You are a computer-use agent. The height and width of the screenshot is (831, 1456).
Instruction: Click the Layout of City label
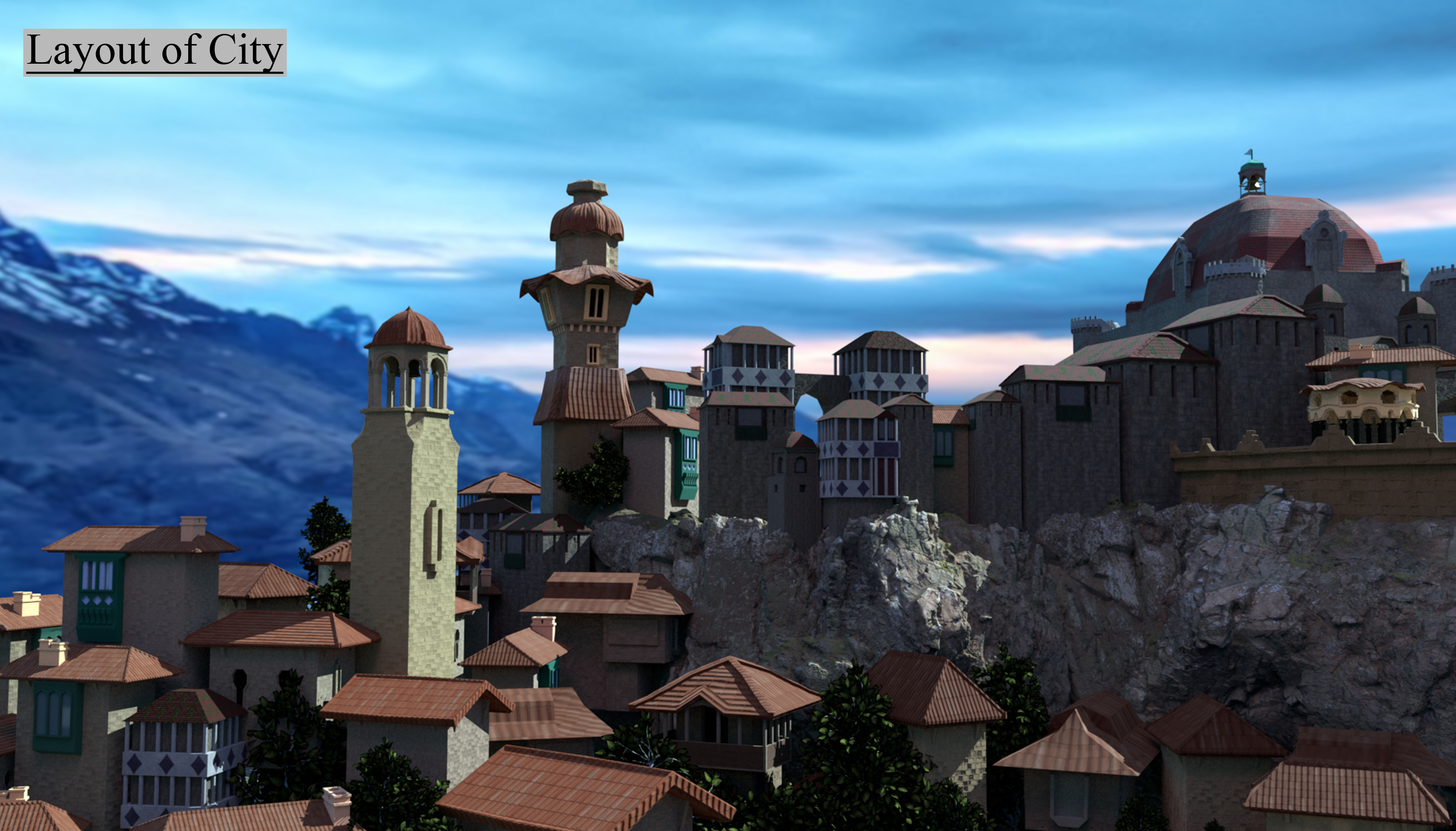pyautogui.click(x=155, y=51)
